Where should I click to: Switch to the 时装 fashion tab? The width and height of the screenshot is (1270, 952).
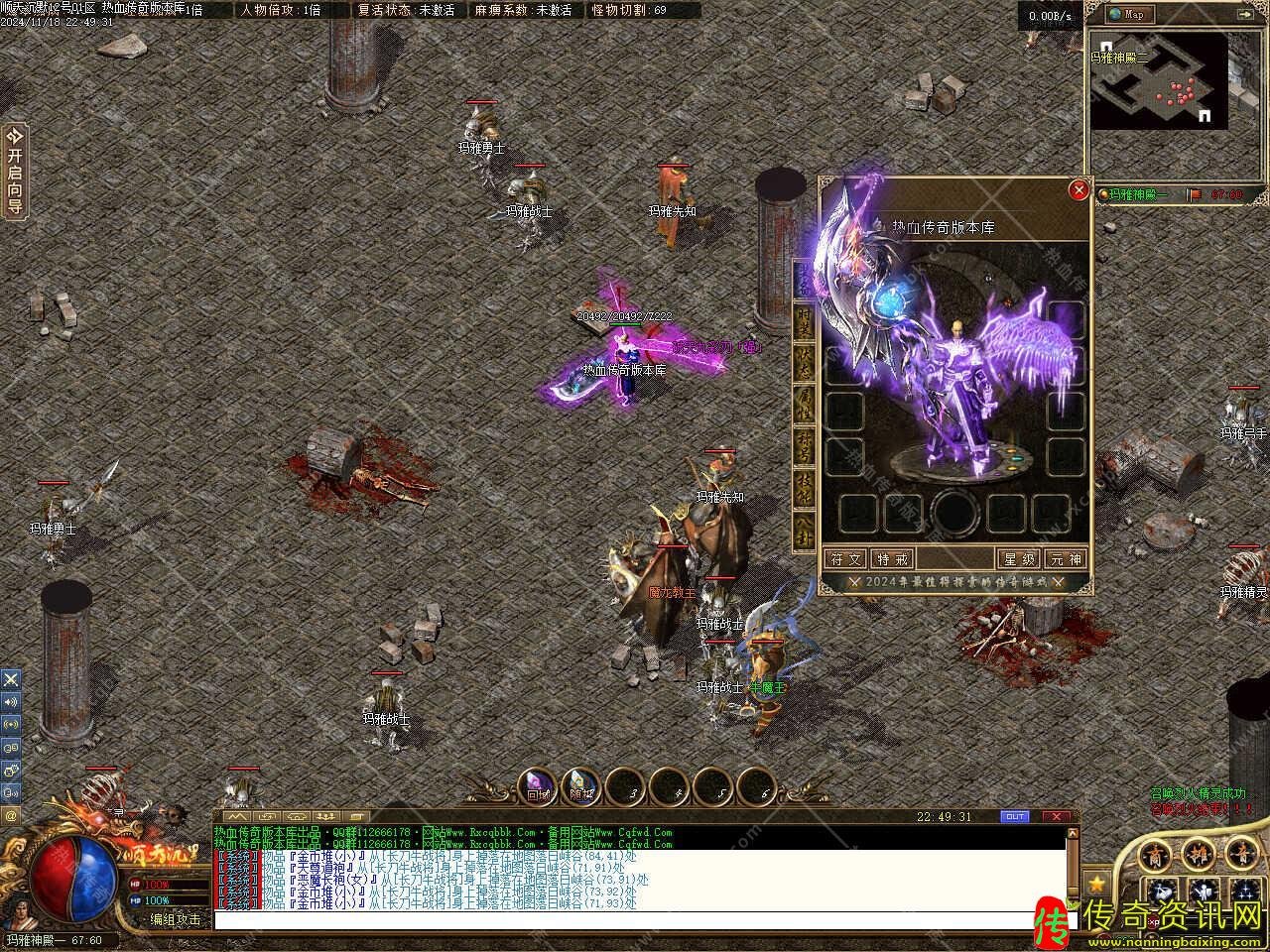[x=804, y=319]
